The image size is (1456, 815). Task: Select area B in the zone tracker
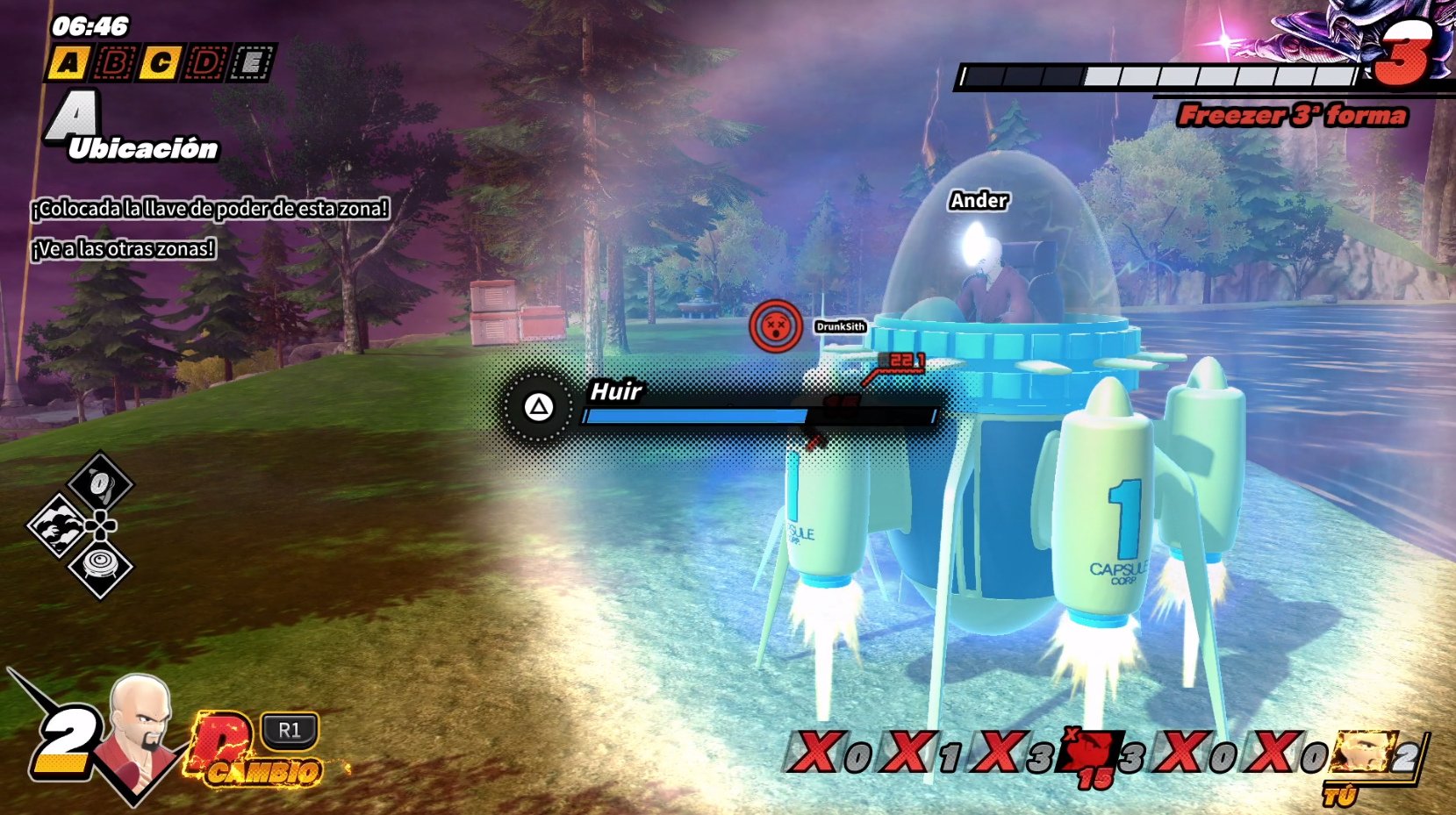click(114, 63)
